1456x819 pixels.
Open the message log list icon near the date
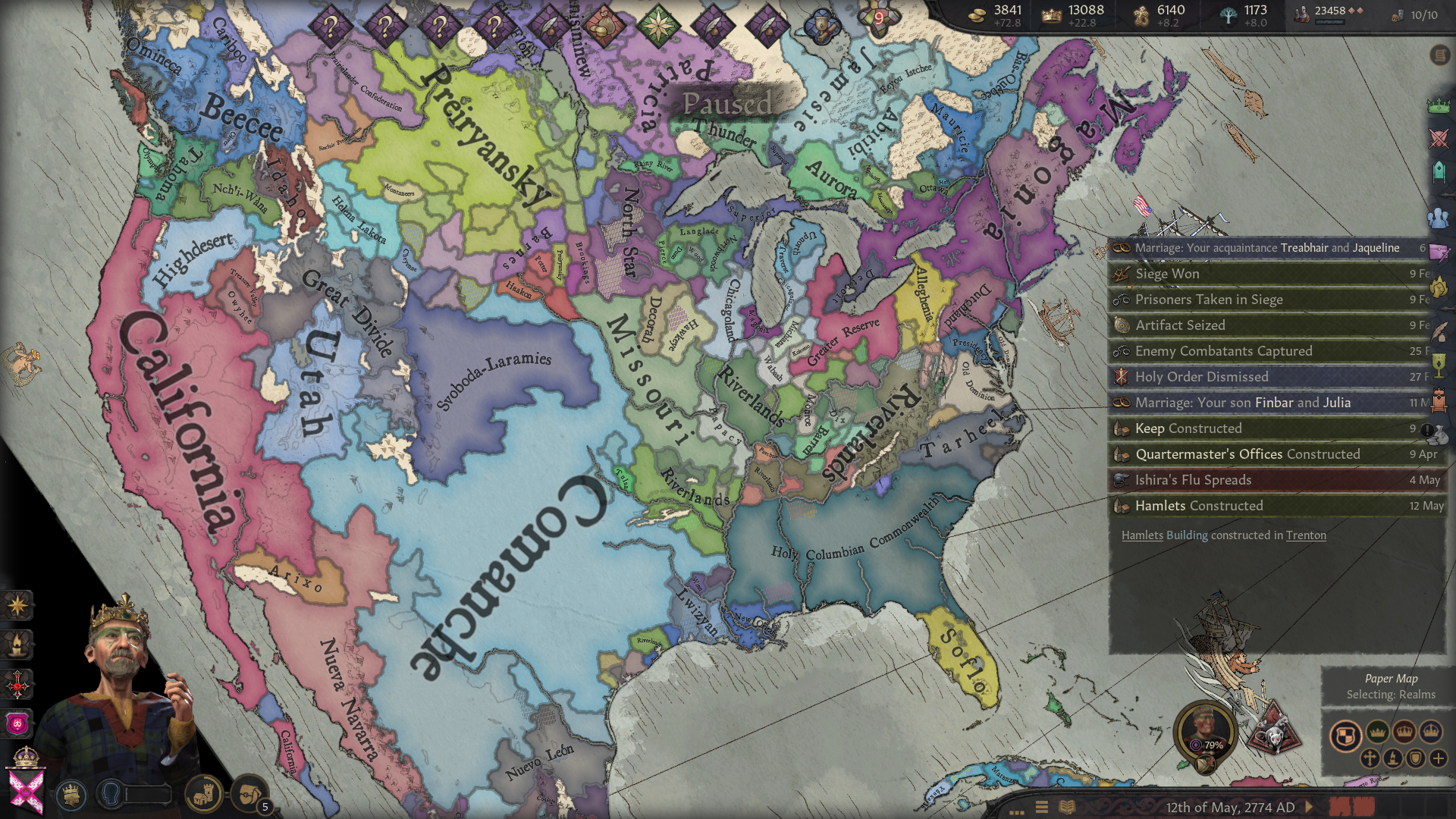click(1067, 807)
